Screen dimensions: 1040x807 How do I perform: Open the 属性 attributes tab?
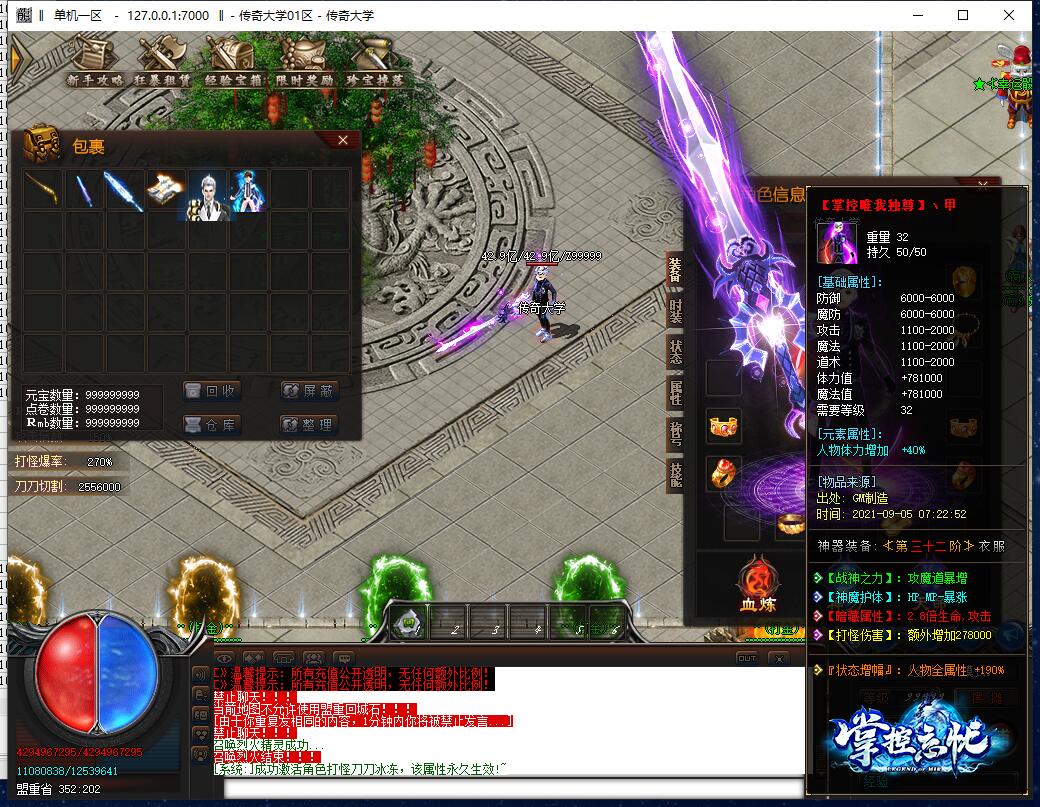676,392
